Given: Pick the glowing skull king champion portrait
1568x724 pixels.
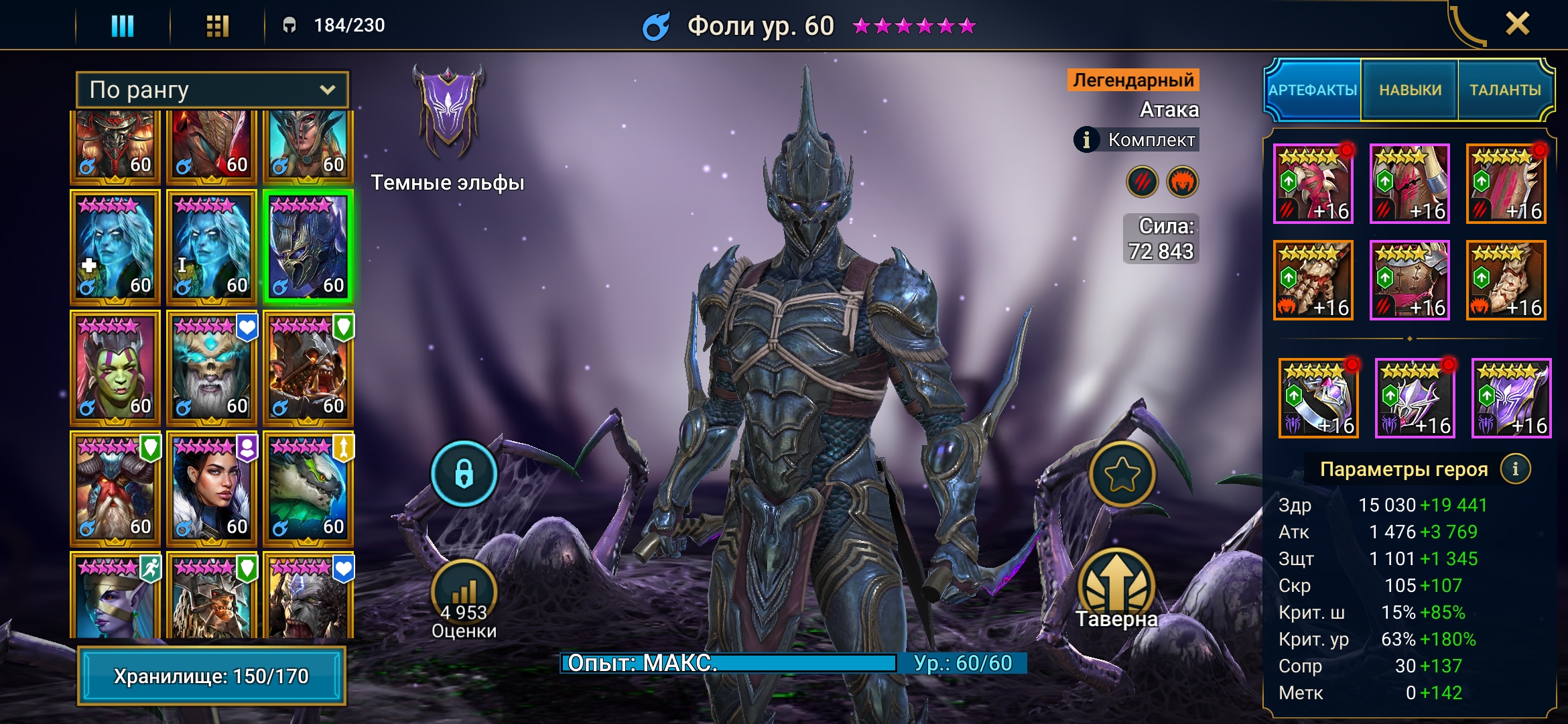Looking at the screenshot, I should click(x=212, y=367).
